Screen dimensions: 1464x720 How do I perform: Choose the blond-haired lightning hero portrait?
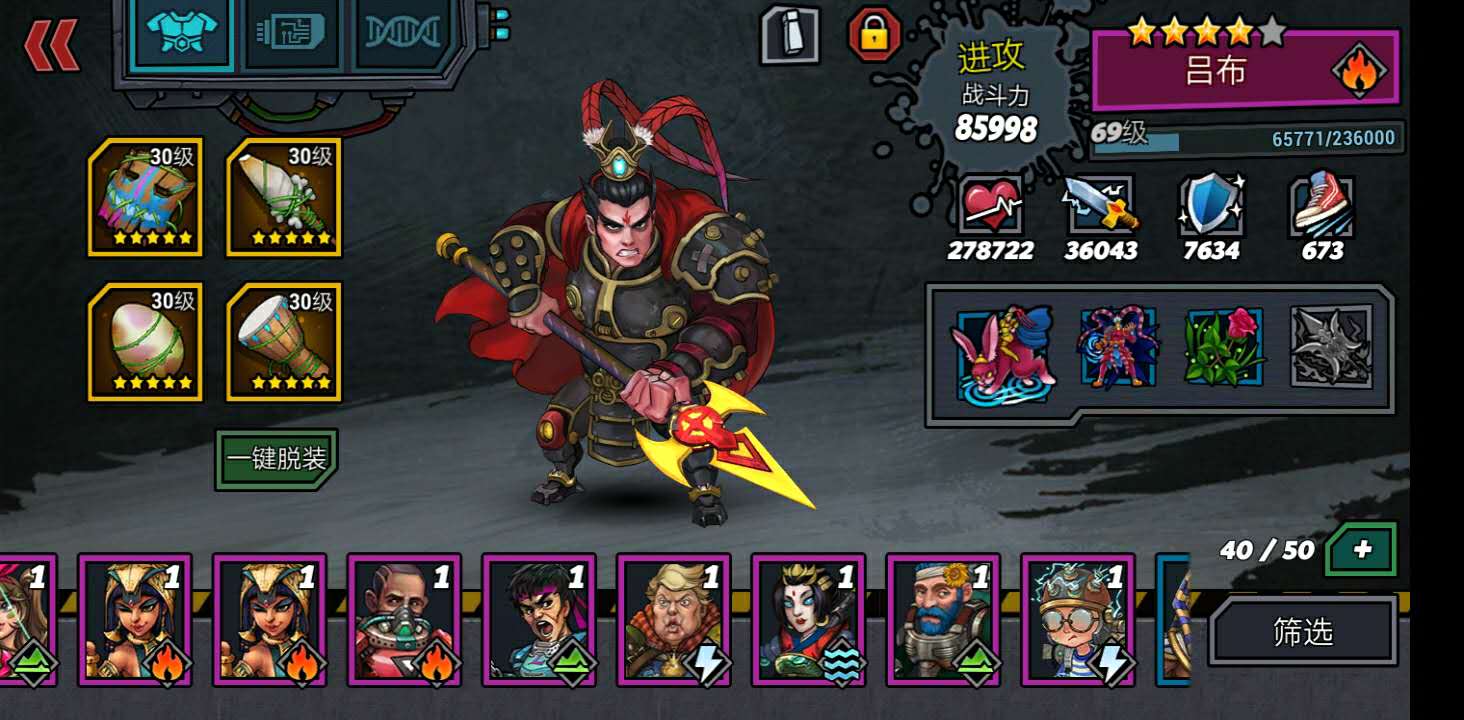point(673,620)
